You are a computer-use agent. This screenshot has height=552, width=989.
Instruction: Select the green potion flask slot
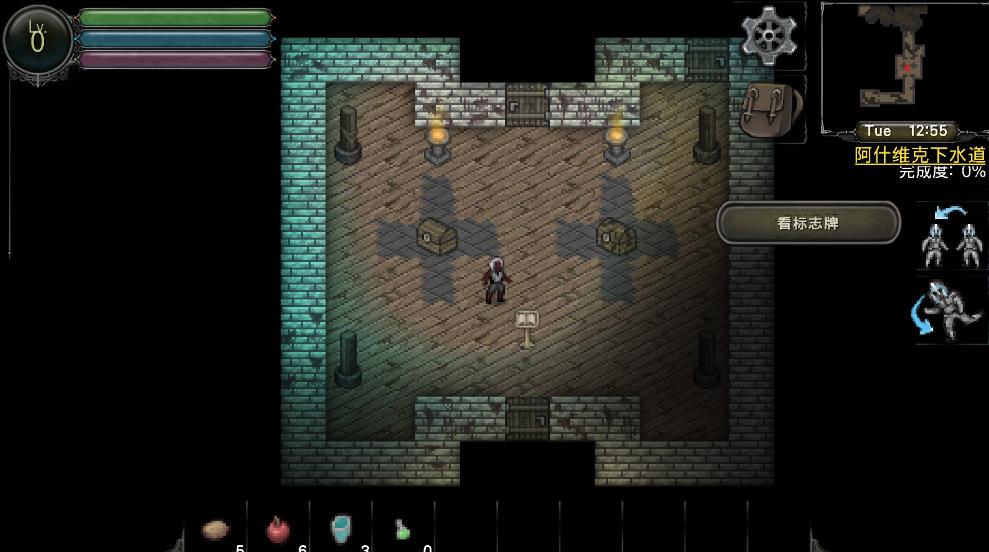tap(402, 530)
